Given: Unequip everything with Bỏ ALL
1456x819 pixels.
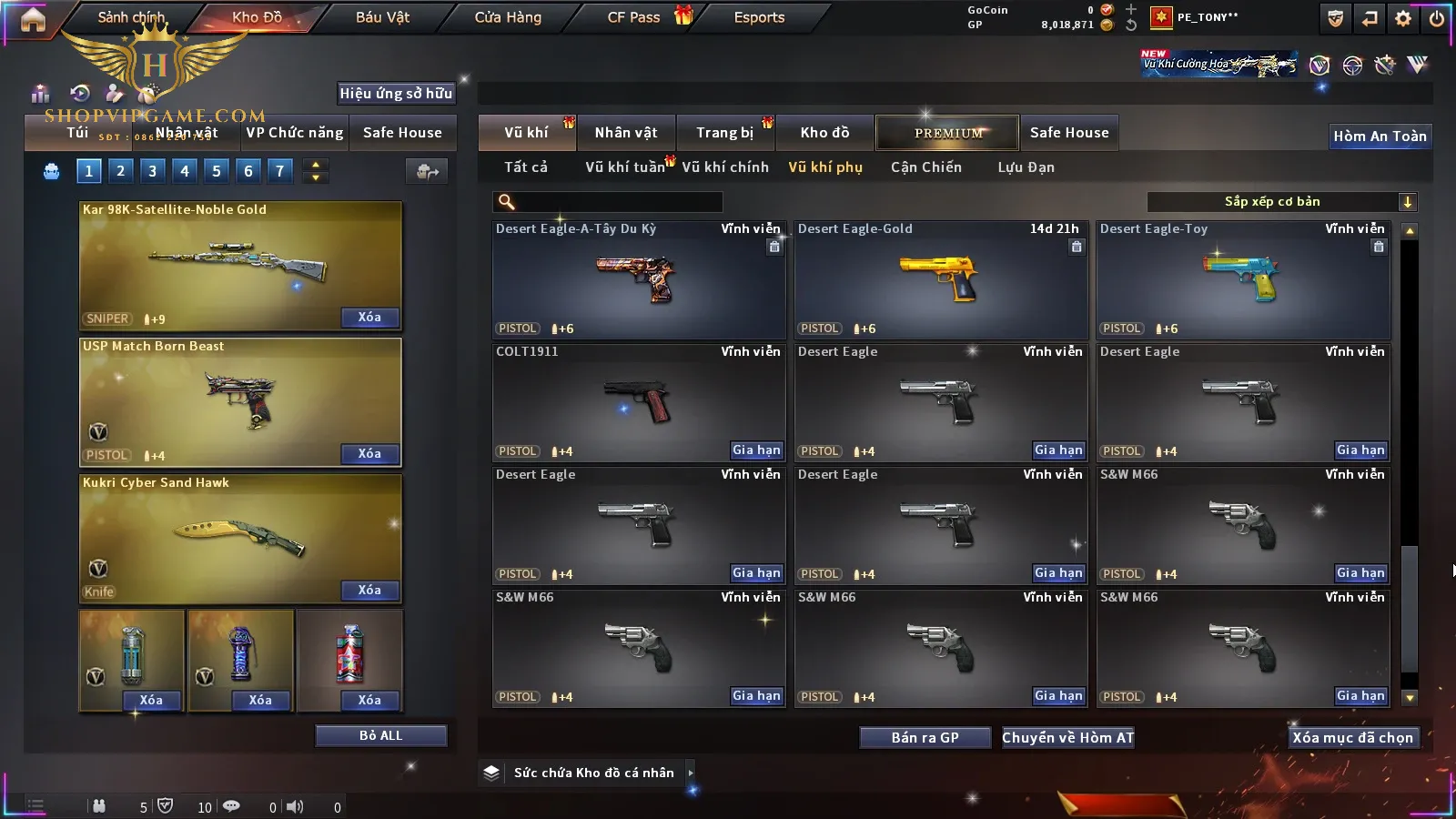Looking at the screenshot, I should tap(380, 735).
